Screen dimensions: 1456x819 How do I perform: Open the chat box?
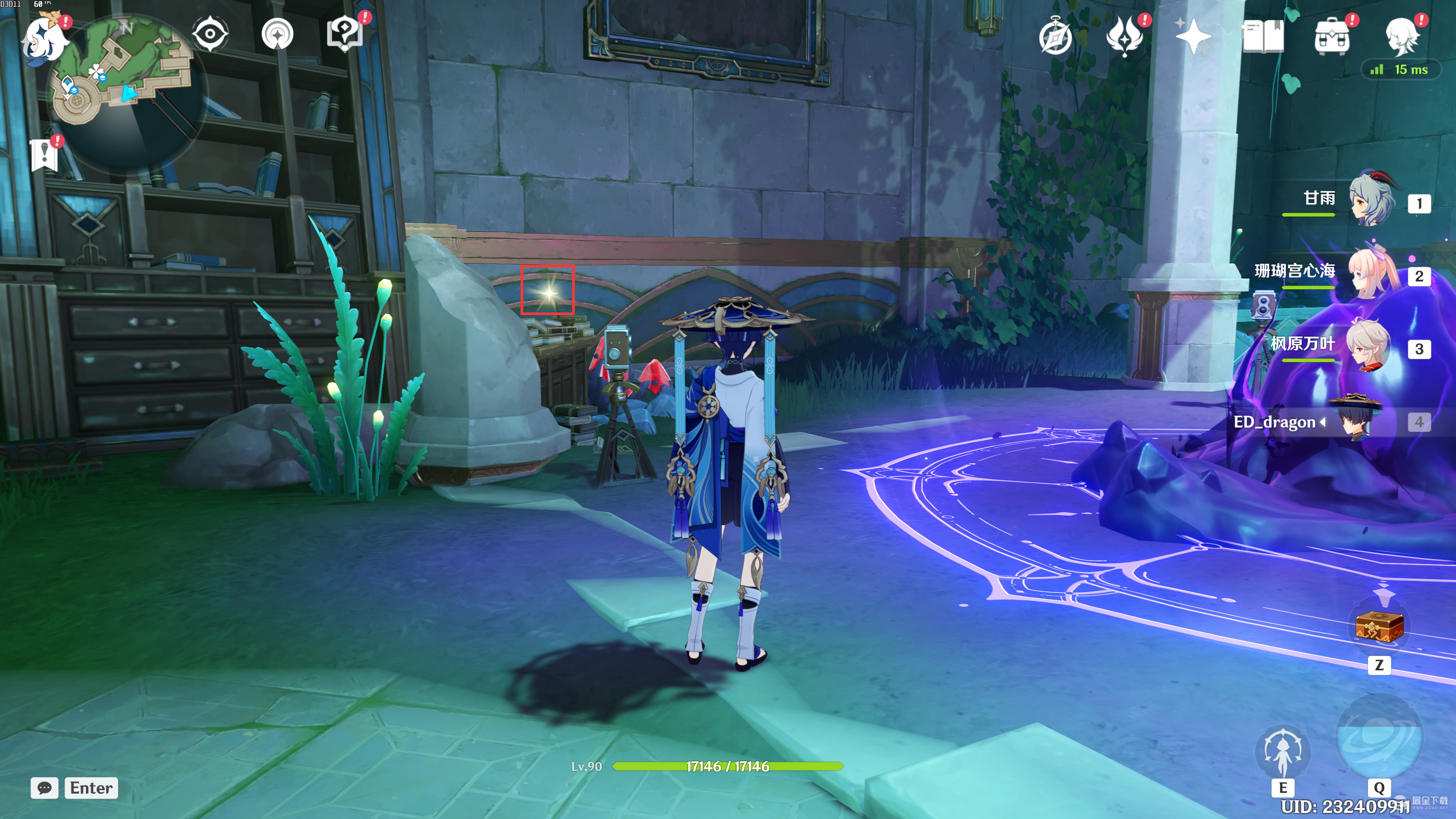[45, 788]
